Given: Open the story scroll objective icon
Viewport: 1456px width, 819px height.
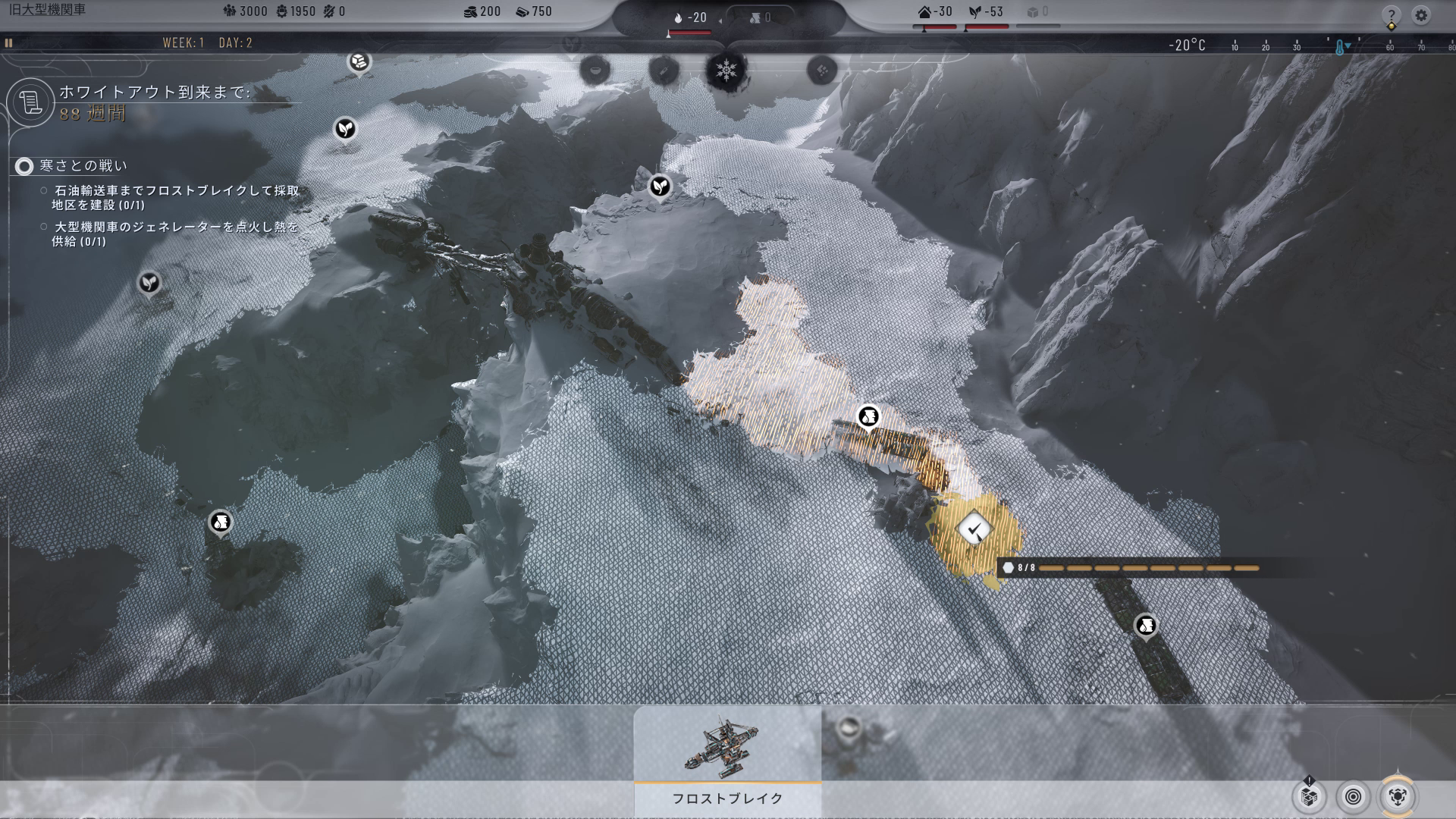Looking at the screenshot, I should (30, 102).
